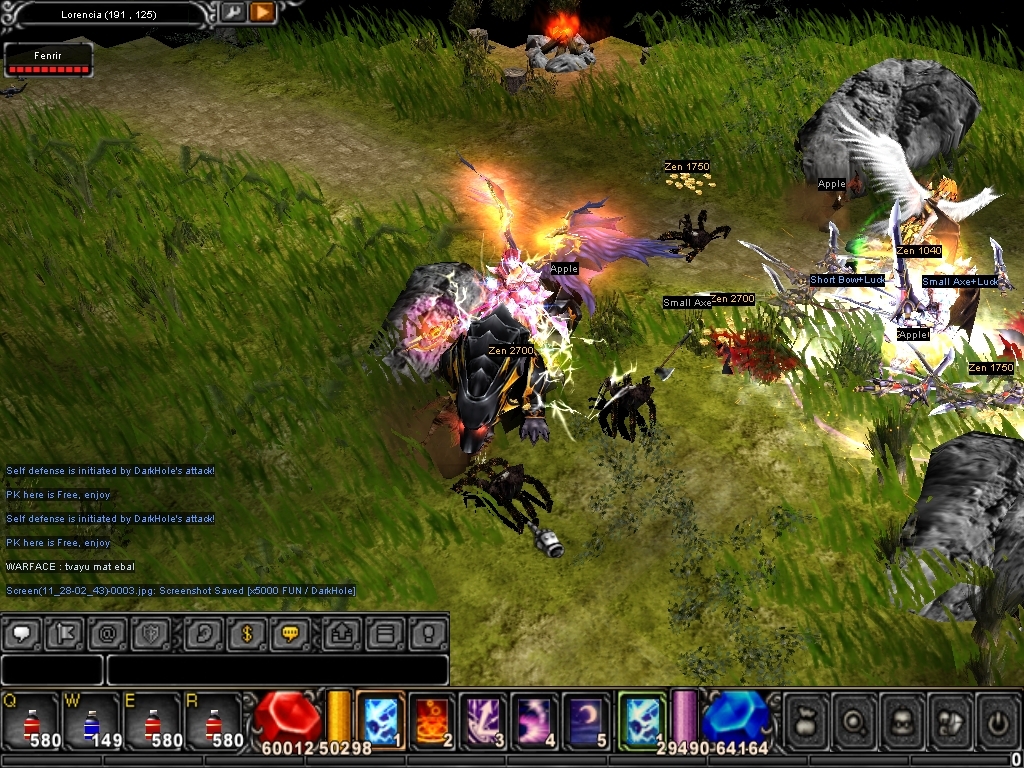
Task: Open the wrench settings button
Action: (x=232, y=13)
